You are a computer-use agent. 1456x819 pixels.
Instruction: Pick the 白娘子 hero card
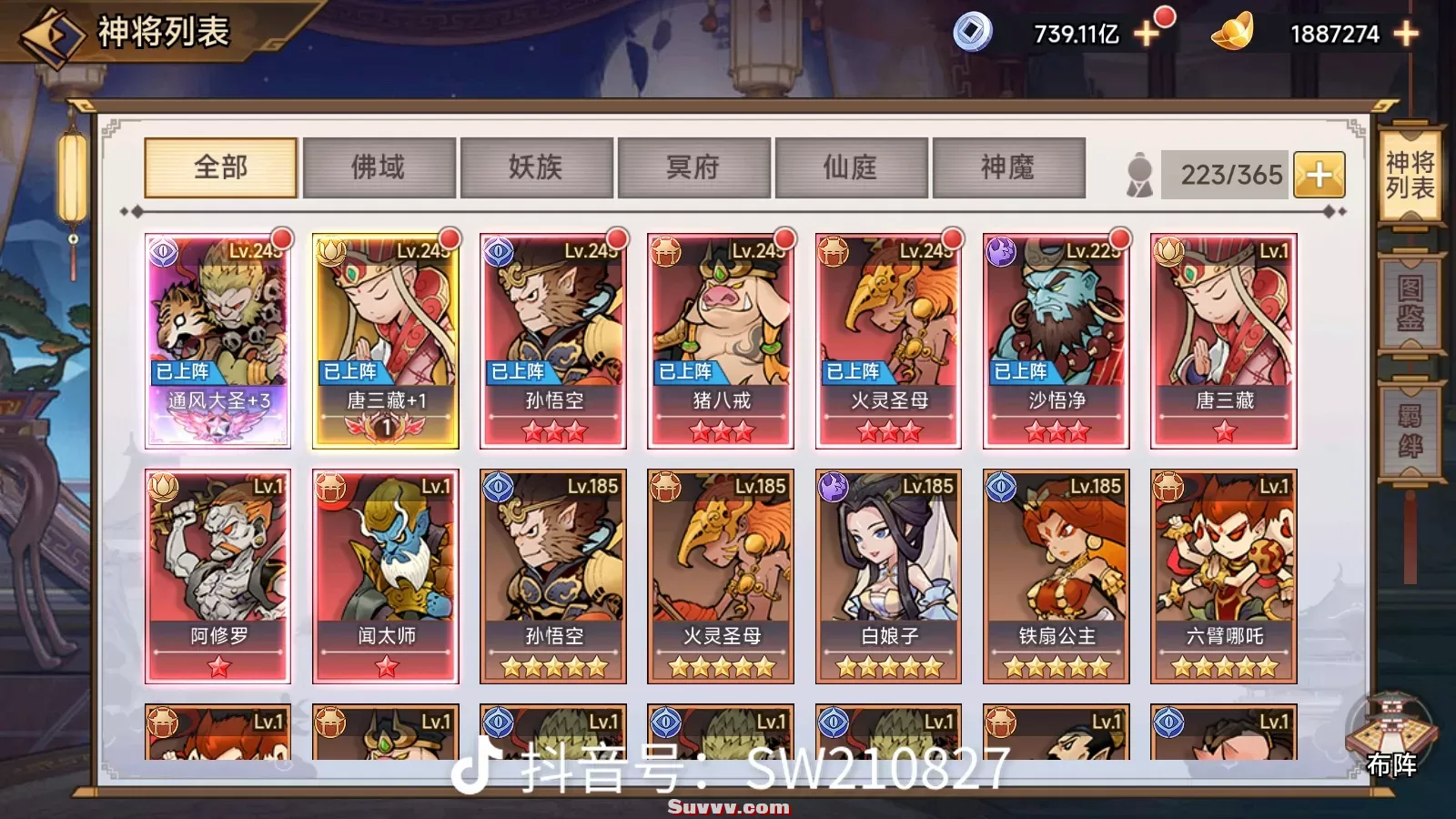(888, 576)
